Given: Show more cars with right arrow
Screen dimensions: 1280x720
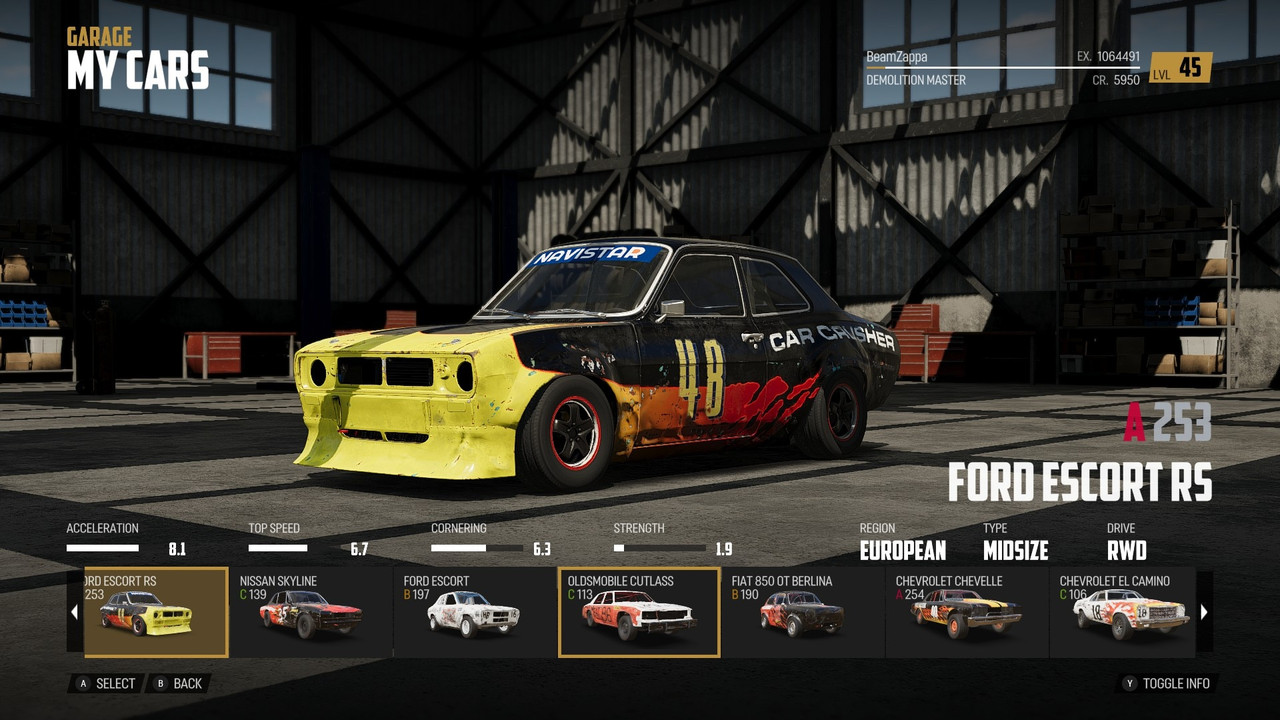Looking at the screenshot, I should (1204, 612).
